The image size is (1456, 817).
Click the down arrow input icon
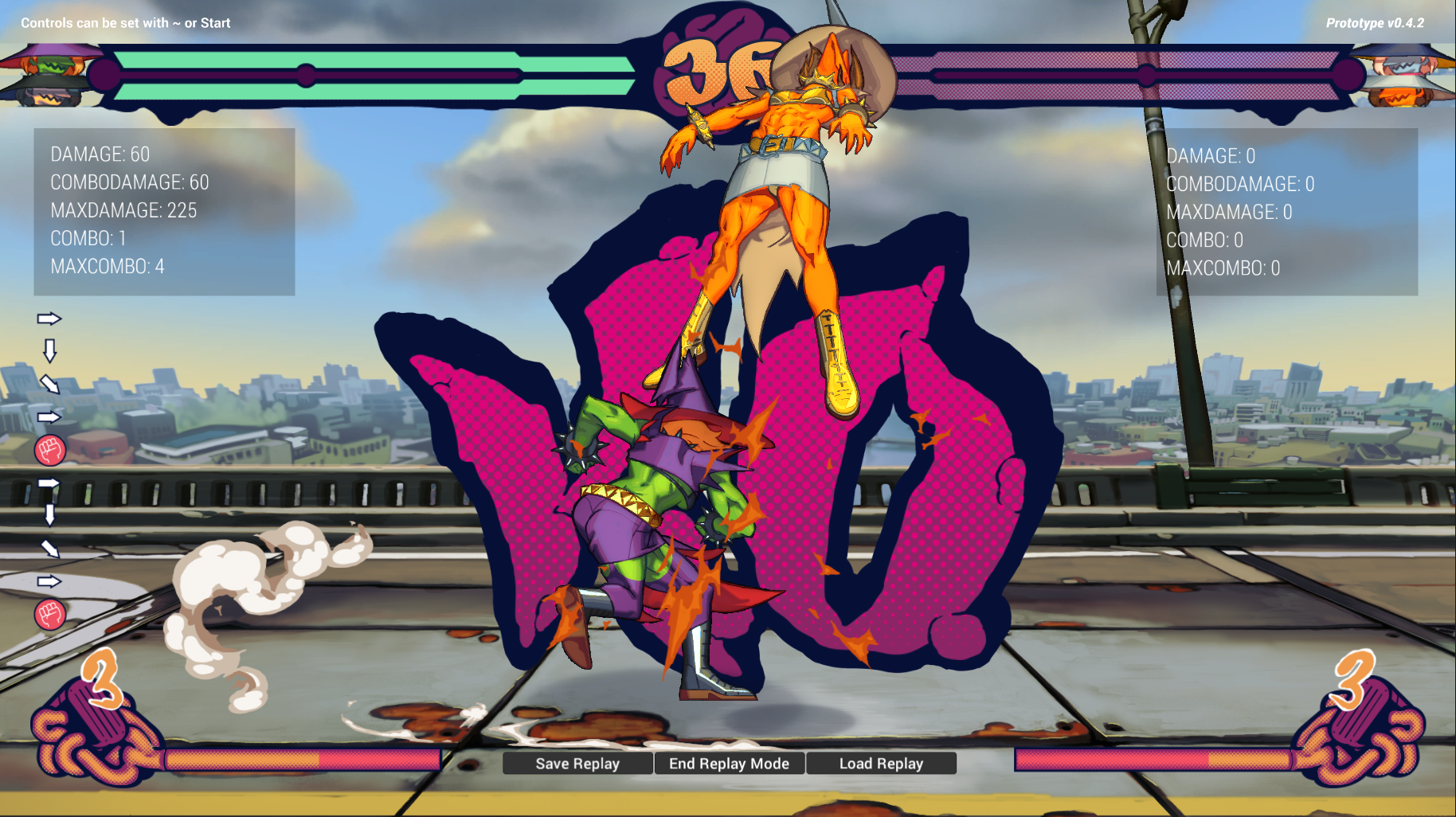[51, 352]
